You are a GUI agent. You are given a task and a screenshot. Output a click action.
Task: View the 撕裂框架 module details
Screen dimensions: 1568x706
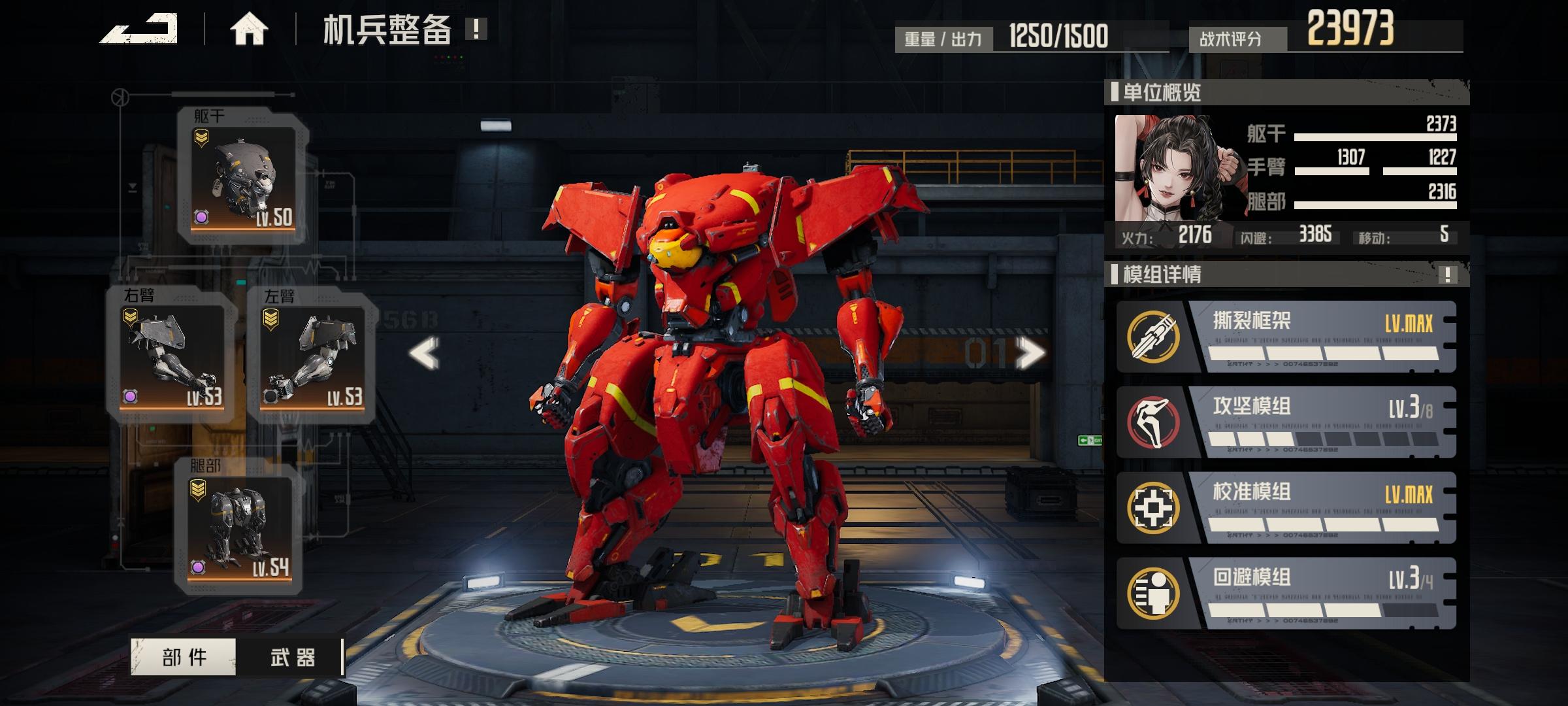pos(1286,337)
